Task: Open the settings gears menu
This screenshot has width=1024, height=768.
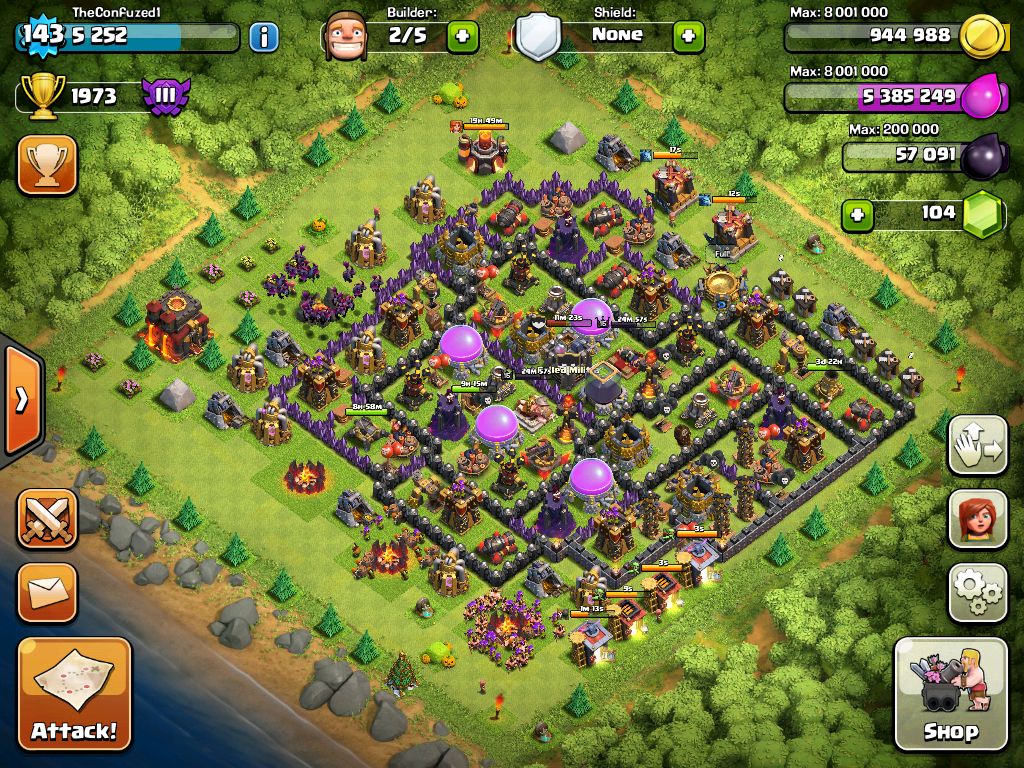Action: coord(977,592)
